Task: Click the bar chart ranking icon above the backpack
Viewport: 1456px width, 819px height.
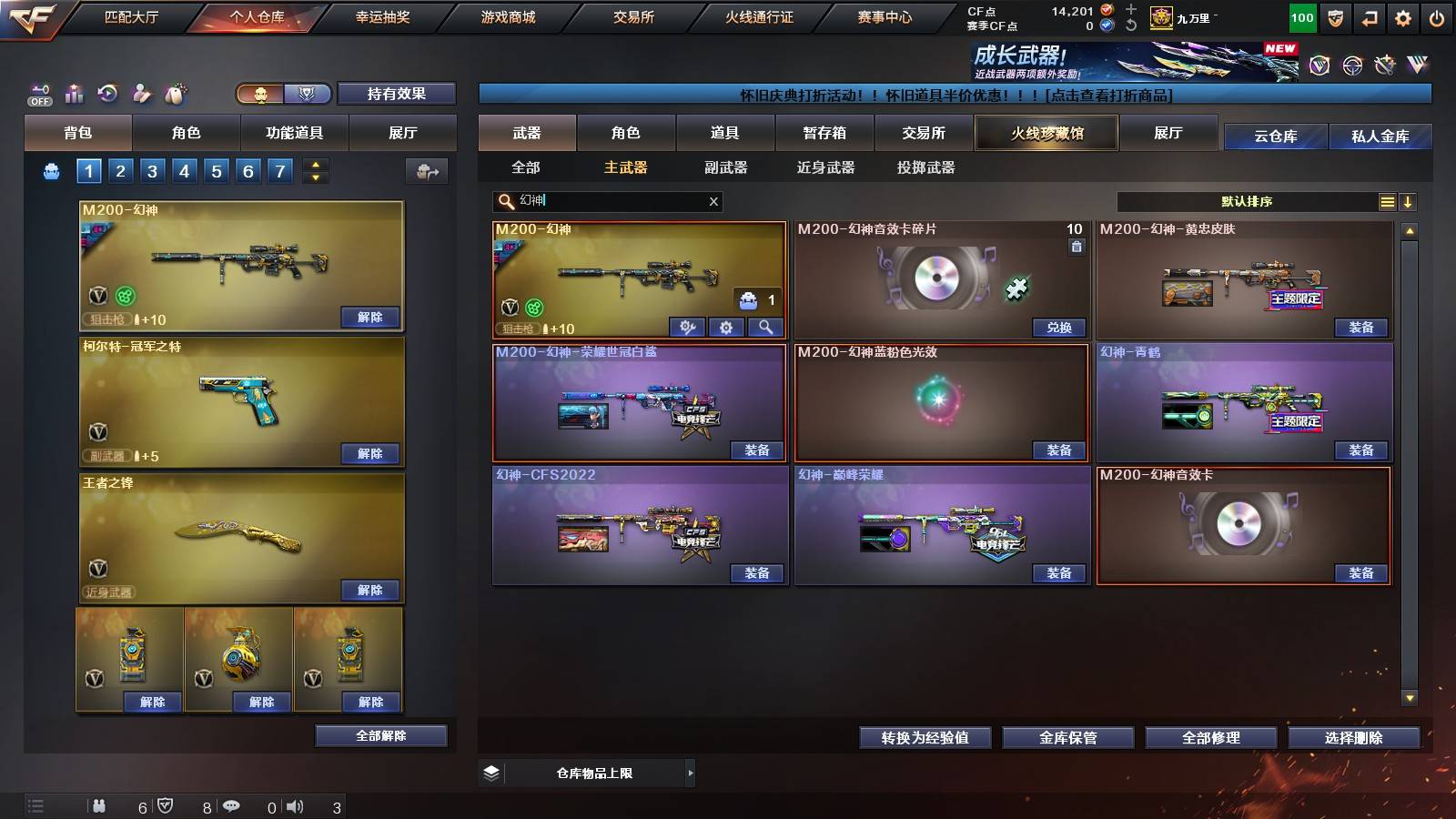Action: click(x=73, y=94)
